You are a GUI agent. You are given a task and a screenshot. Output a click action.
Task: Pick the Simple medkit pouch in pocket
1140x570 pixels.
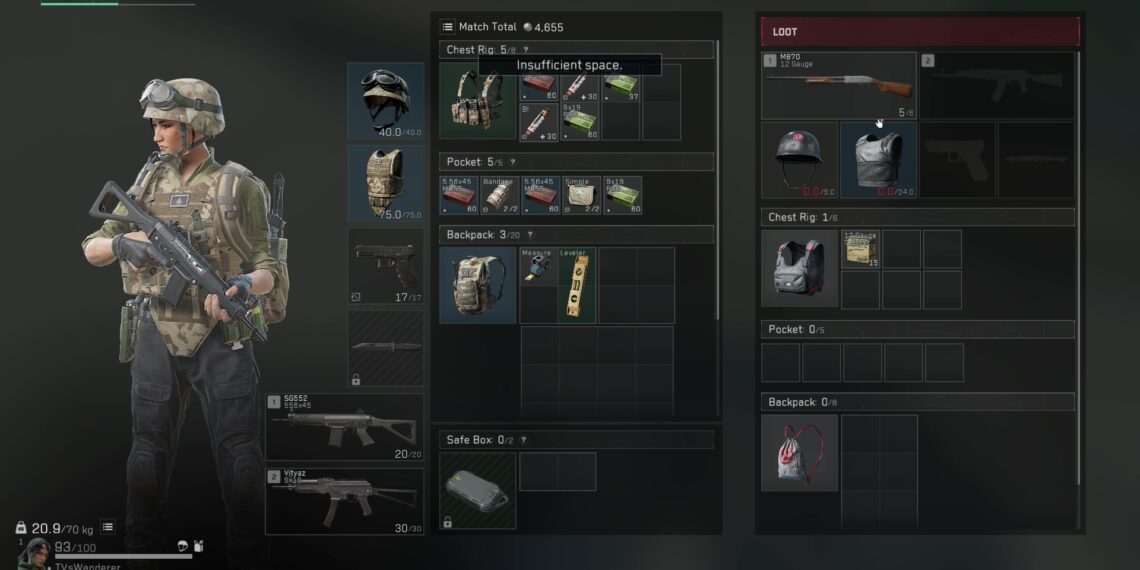580,195
